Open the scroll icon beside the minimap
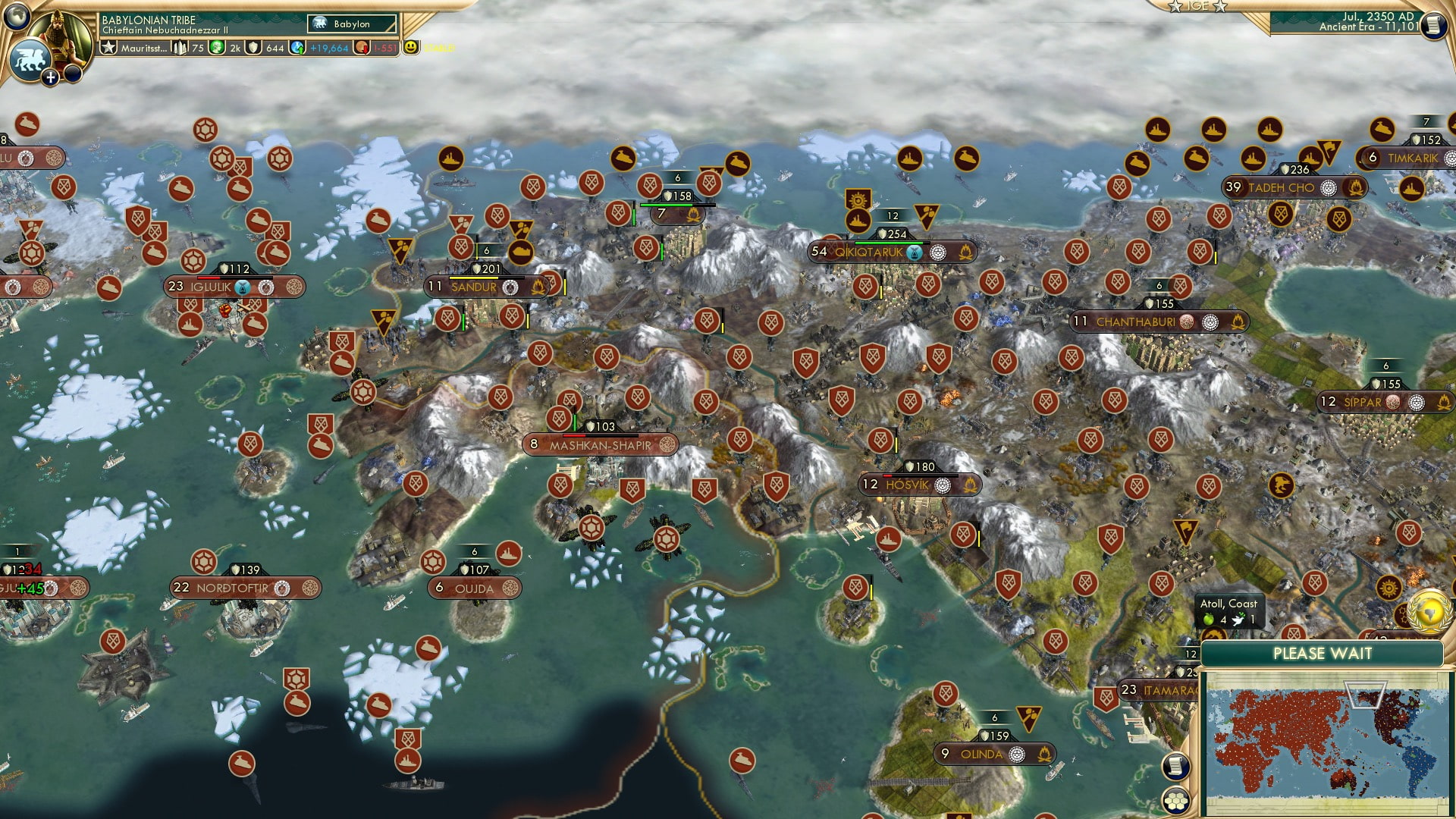This screenshot has height=819, width=1456. click(x=1175, y=766)
